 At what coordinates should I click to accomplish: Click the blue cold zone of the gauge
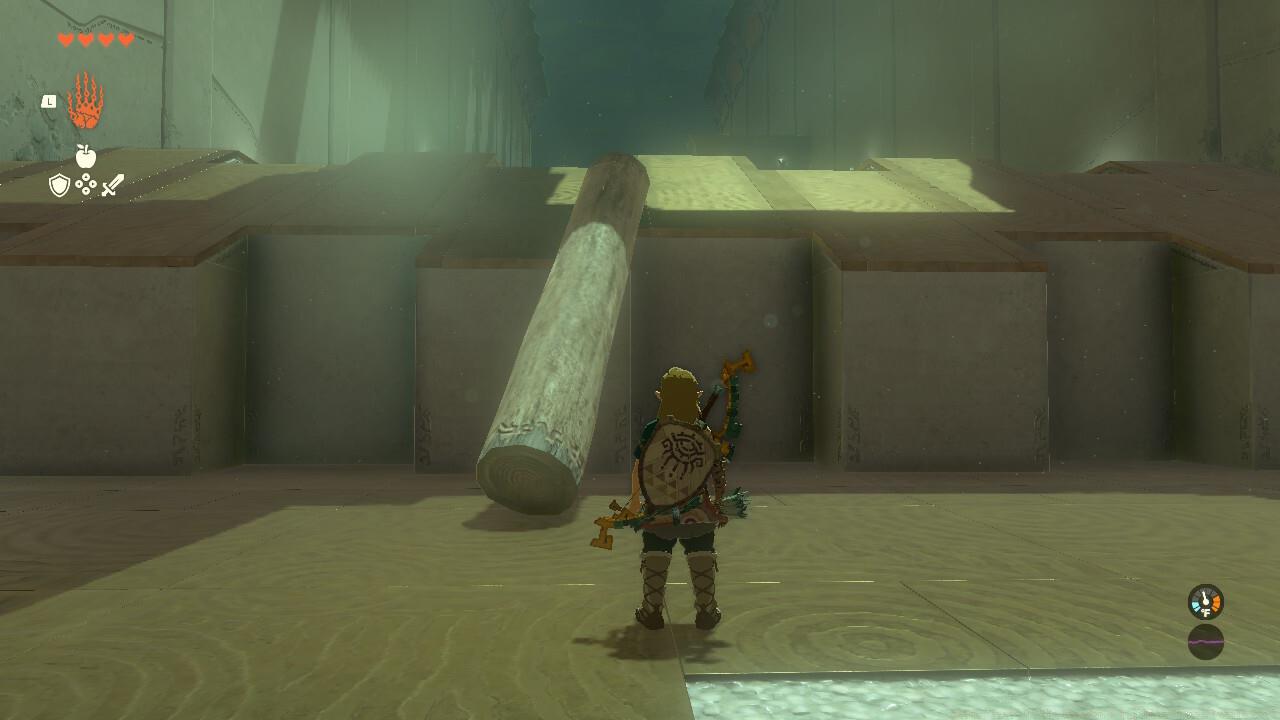(x=1196, y=605)
